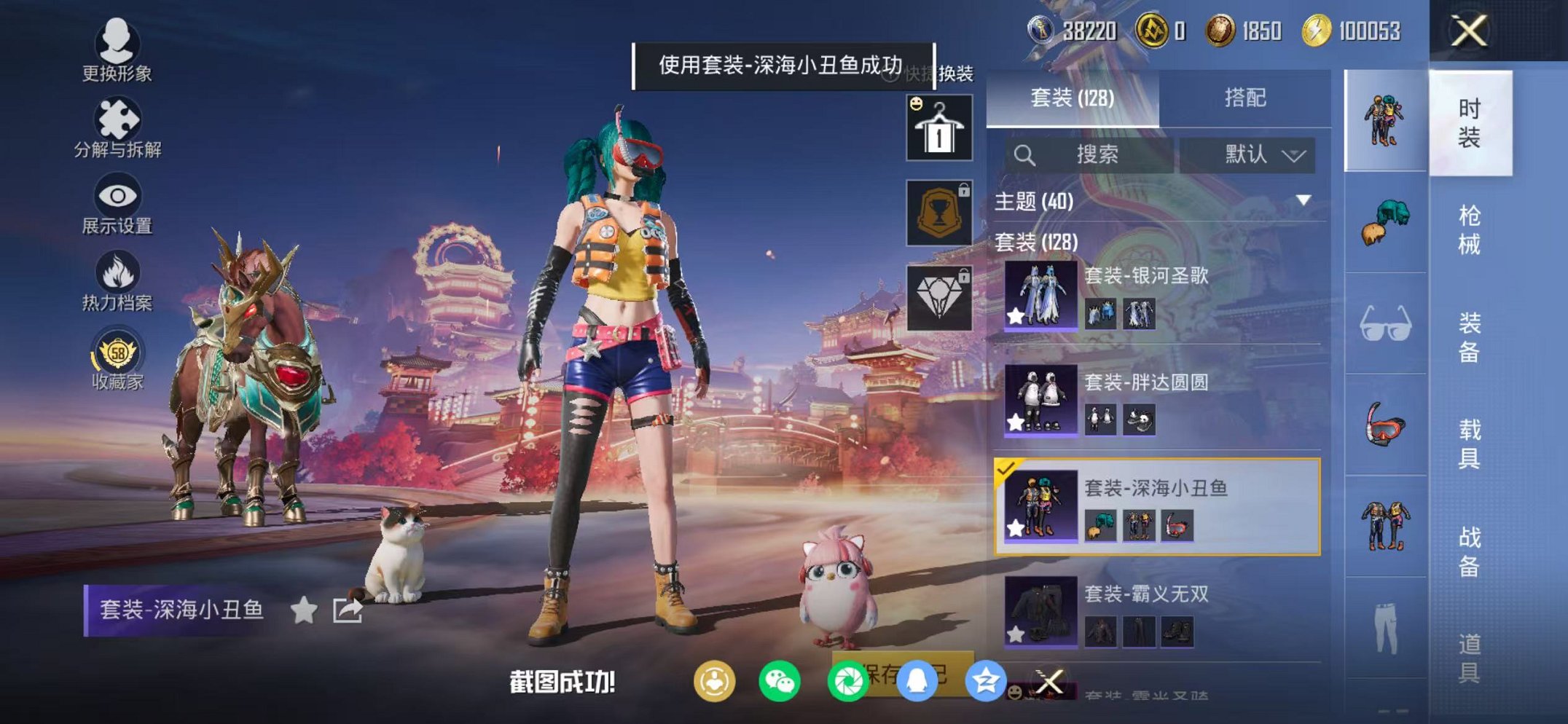Image resolution: width=1568 pixels, height=724 pixels.
Task: Open the 热力档案 flame icon
Action: [117, 273]
